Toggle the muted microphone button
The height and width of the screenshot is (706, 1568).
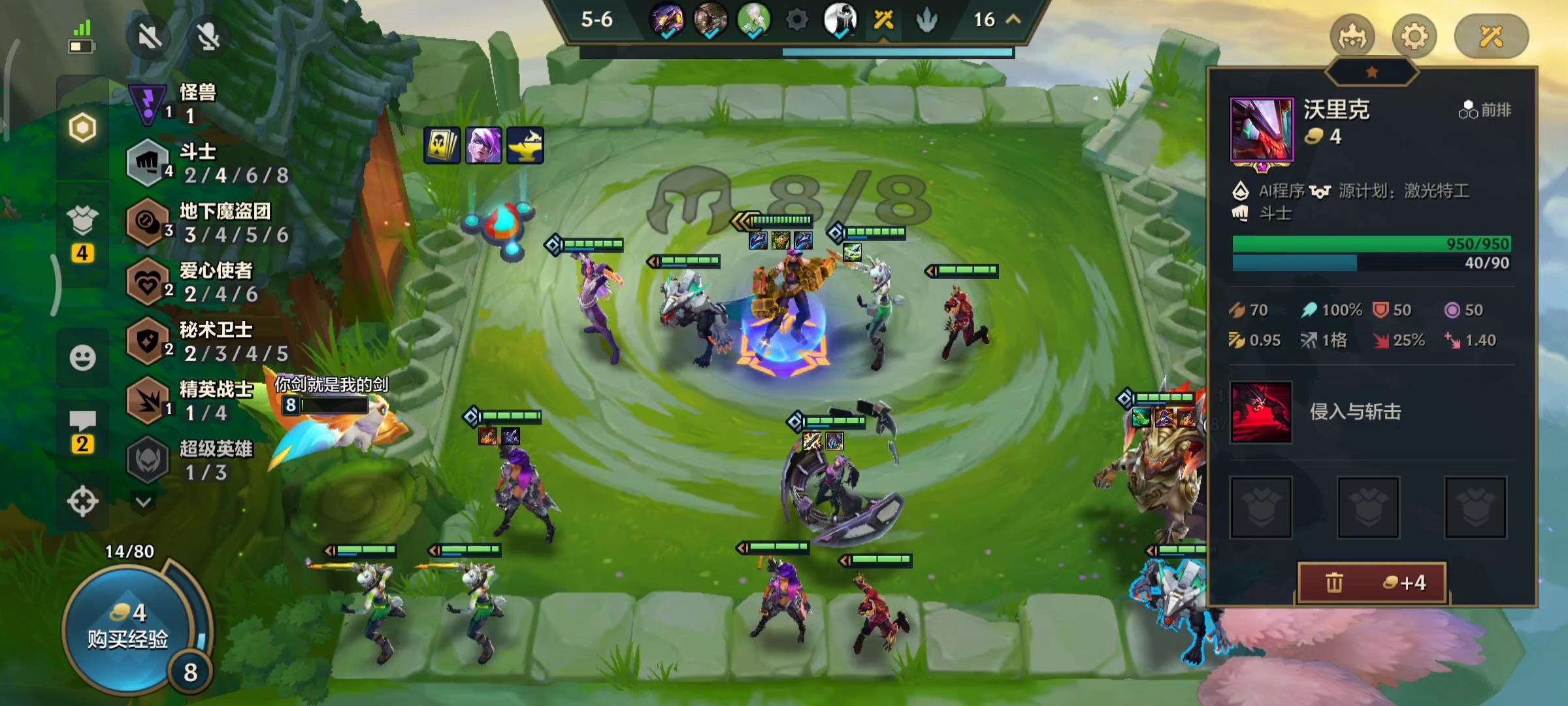(208, 37)
